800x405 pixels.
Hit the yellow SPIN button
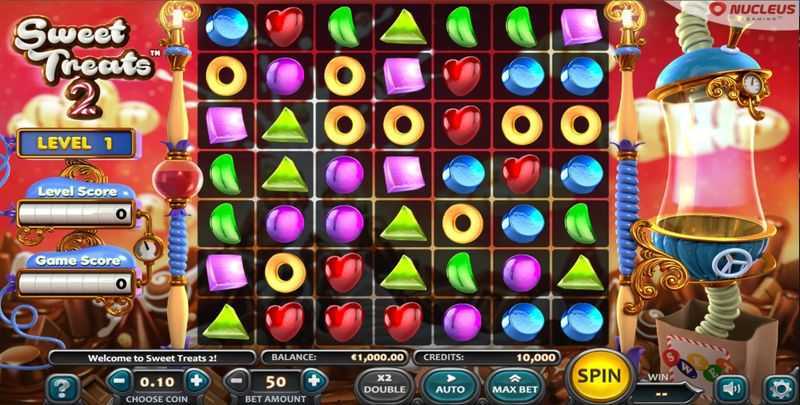600,377
